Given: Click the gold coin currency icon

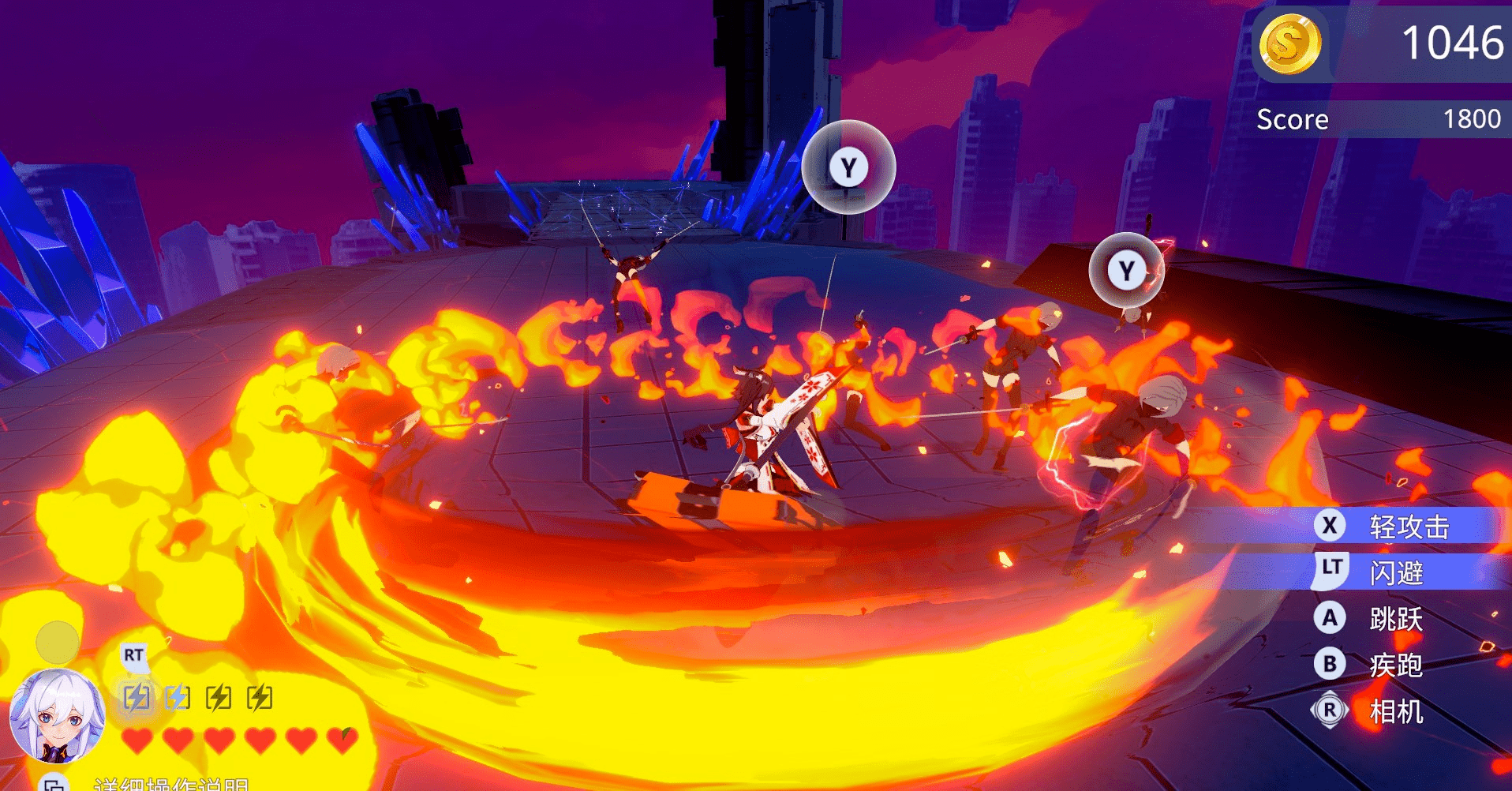Looking at the screenshot, I should tap(1289, 43).
